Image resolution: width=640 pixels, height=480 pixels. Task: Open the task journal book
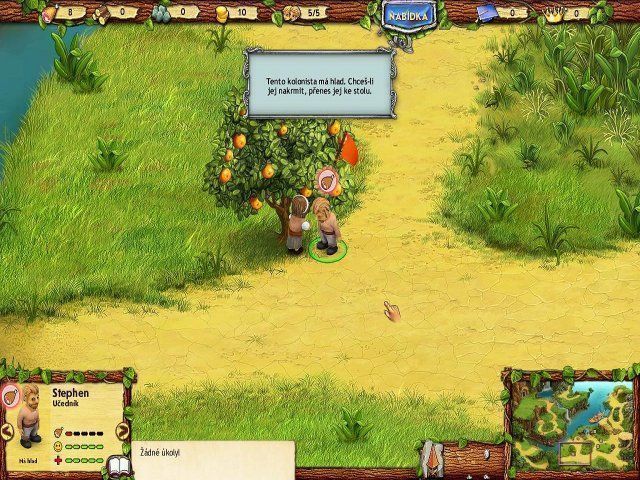click(x=120, y=467)
